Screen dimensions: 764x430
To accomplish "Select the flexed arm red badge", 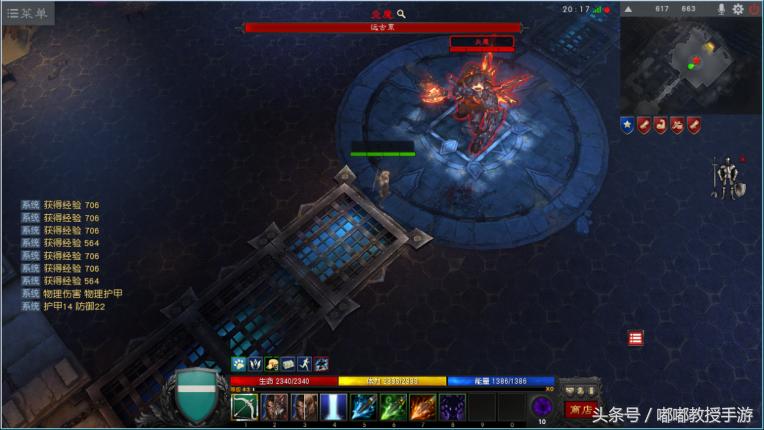I will [x=661, y=125].
